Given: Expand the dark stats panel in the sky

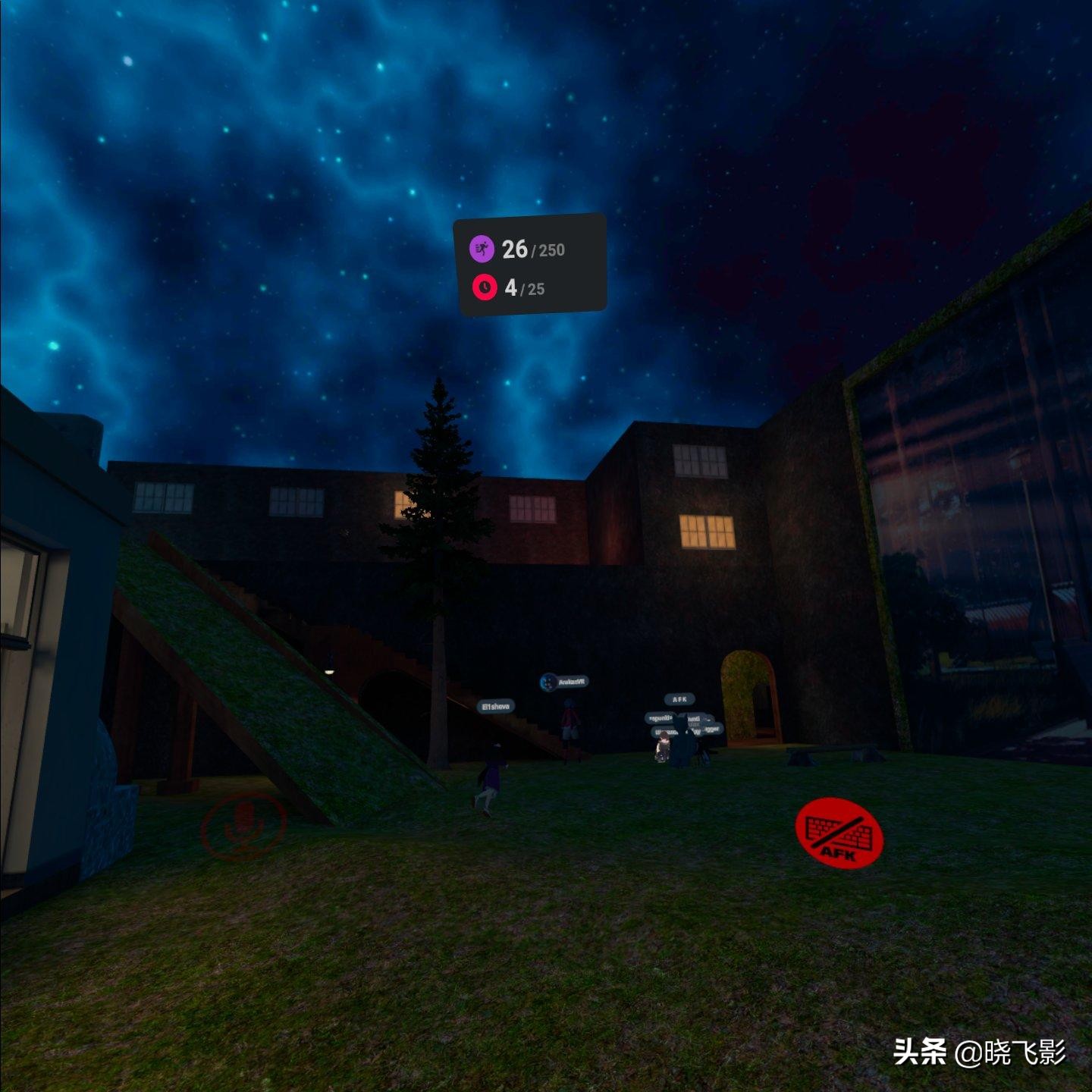Looking at the screenshot, I should [x=529, y=265].
